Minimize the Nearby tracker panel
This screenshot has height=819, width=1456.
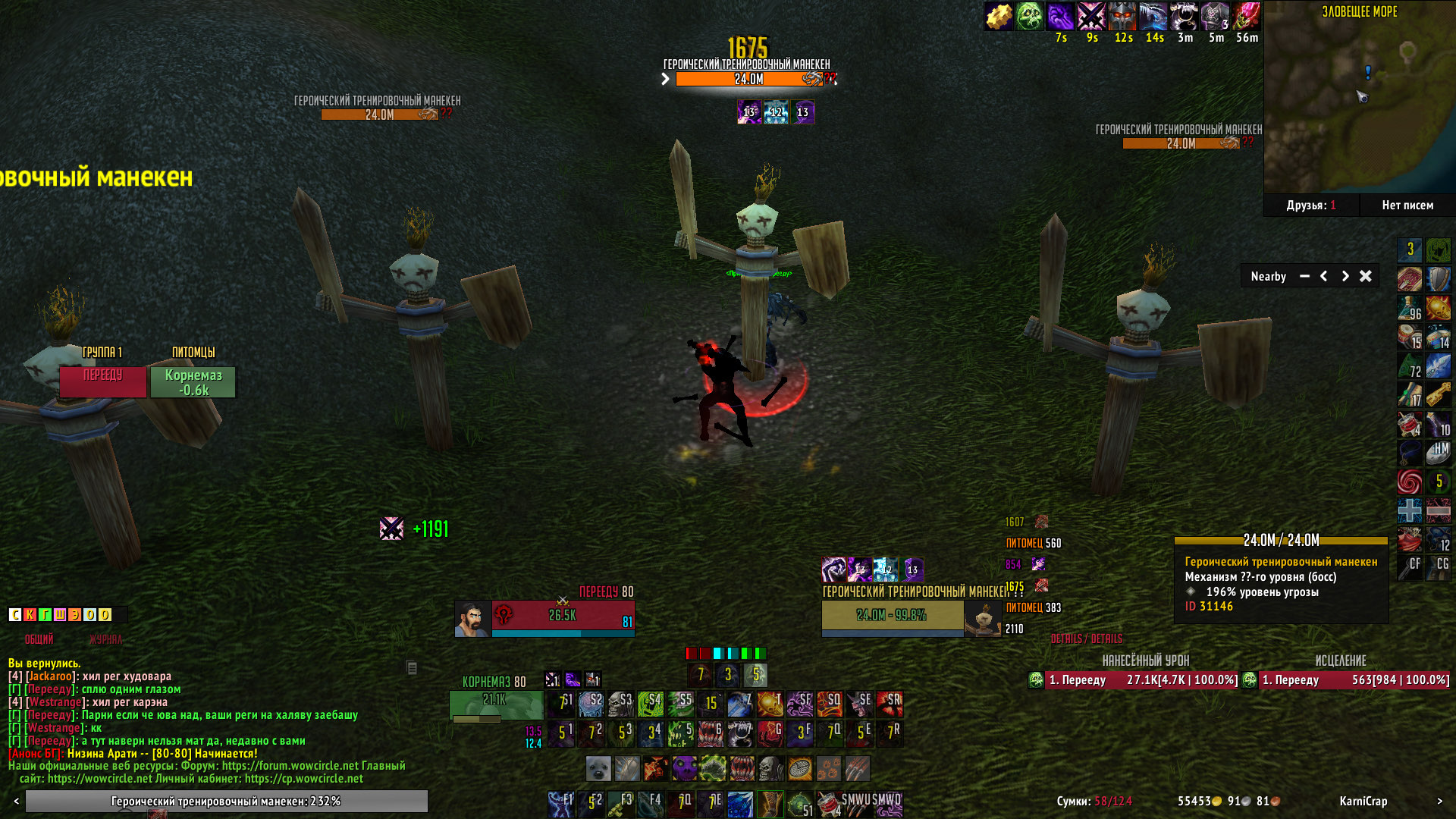tap(1304, 276)
